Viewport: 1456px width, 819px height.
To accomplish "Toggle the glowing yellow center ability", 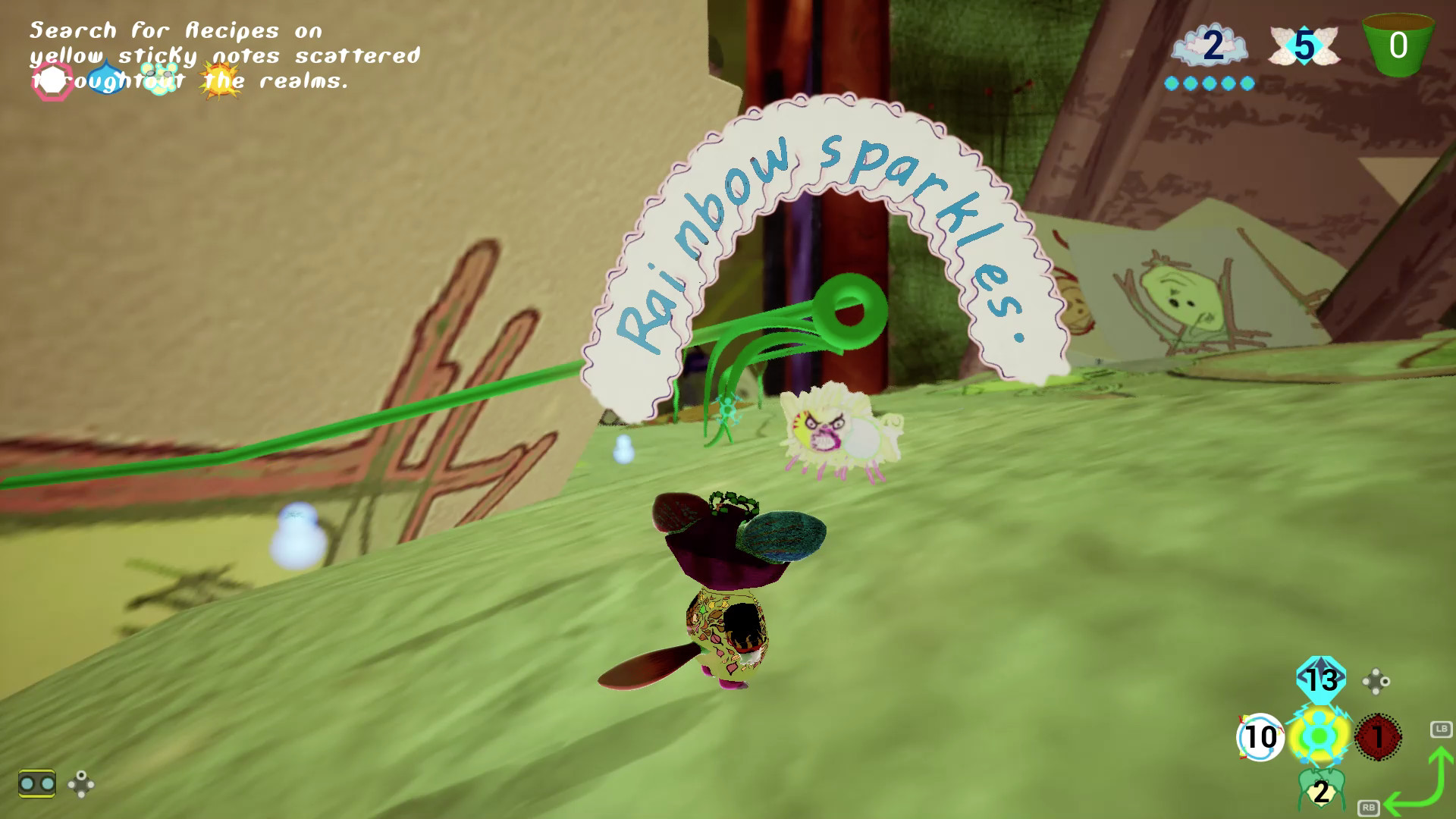I will click(1321, 735).
